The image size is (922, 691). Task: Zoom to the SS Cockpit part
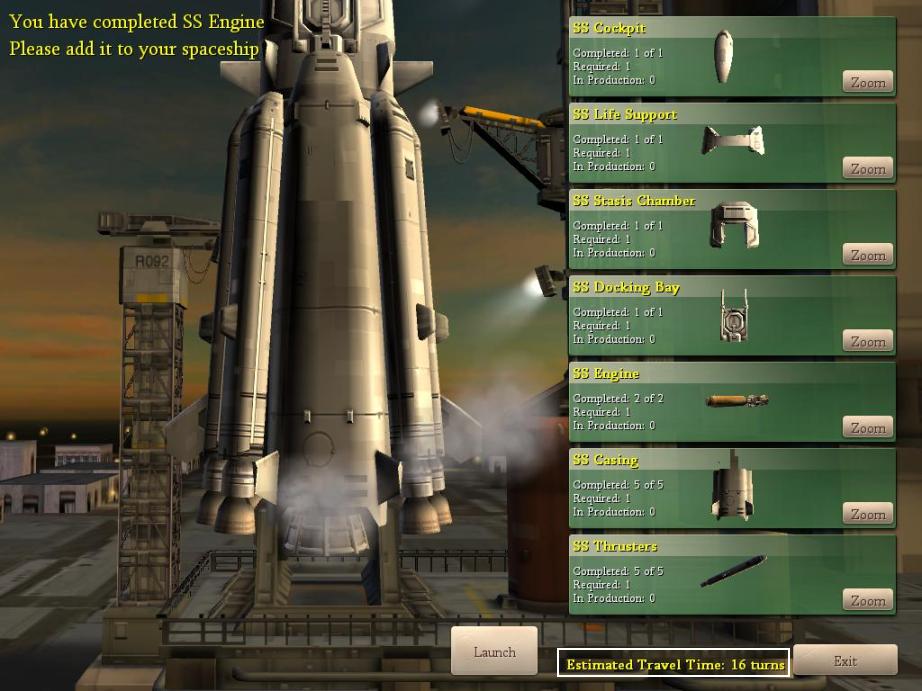[x=867, y=83]
